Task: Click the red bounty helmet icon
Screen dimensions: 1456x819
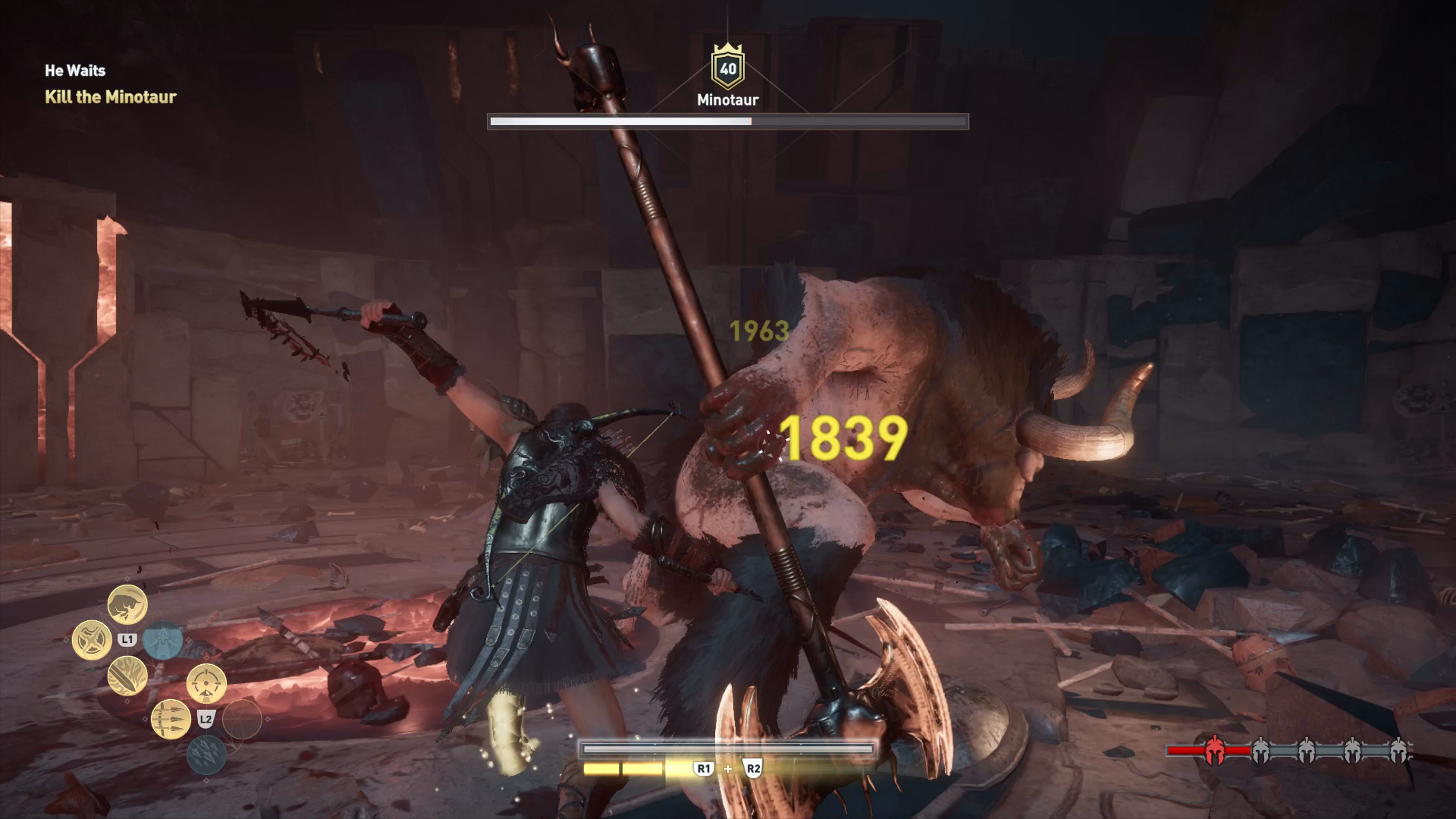Action: point(1215,751)
